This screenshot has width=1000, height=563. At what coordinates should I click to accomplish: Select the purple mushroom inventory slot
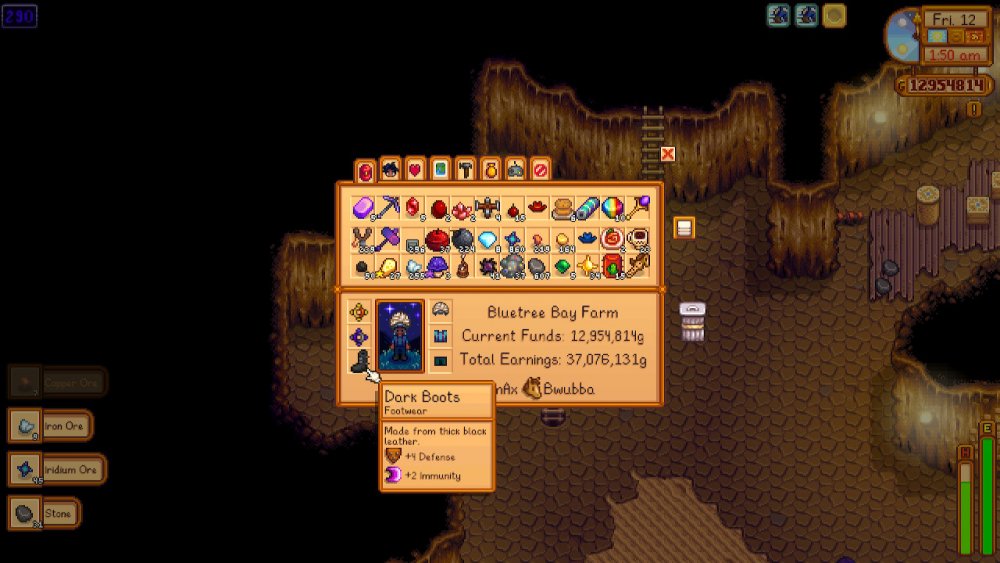438,268
